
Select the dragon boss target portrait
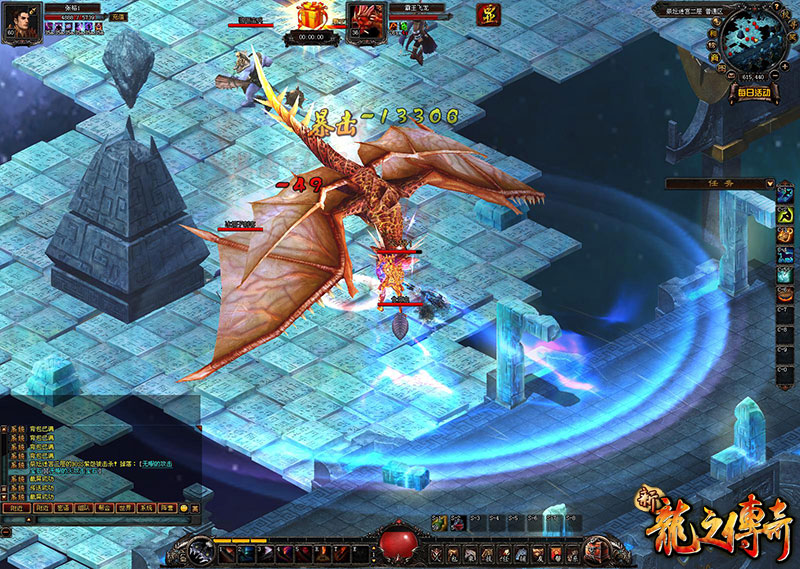[363, 20]
